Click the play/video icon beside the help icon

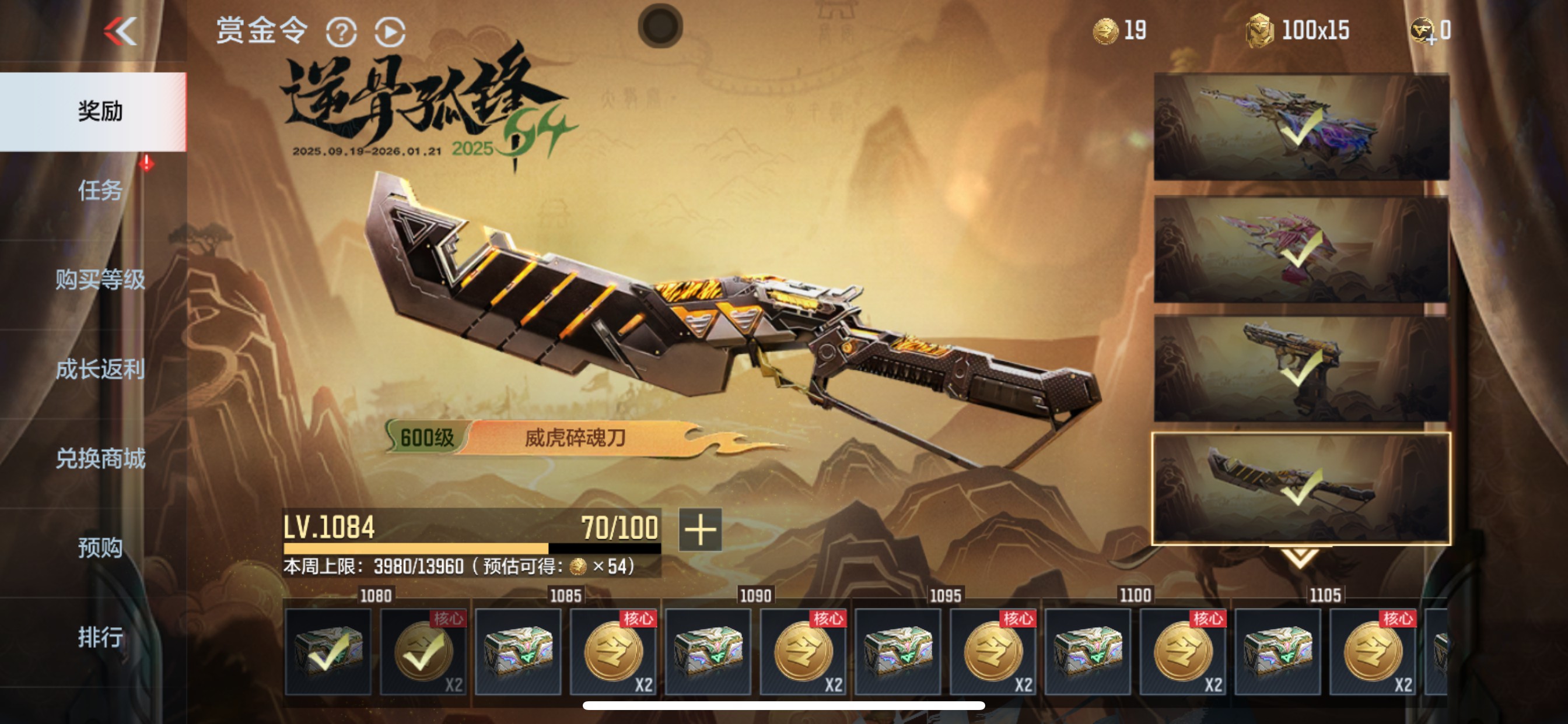pyautogui.click(x=390, y=33)
